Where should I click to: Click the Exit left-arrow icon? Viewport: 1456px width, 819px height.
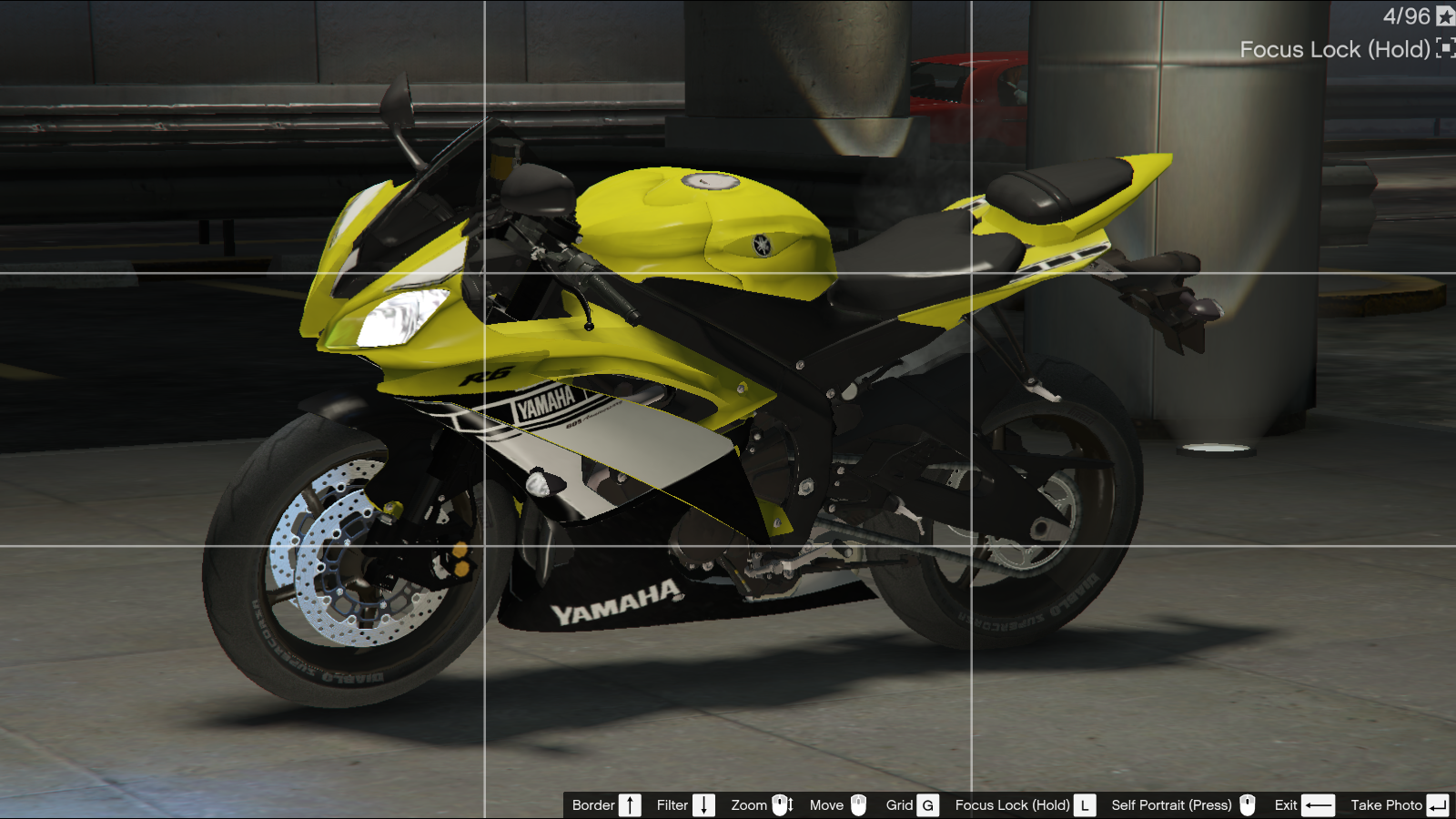click(1319, 804)
